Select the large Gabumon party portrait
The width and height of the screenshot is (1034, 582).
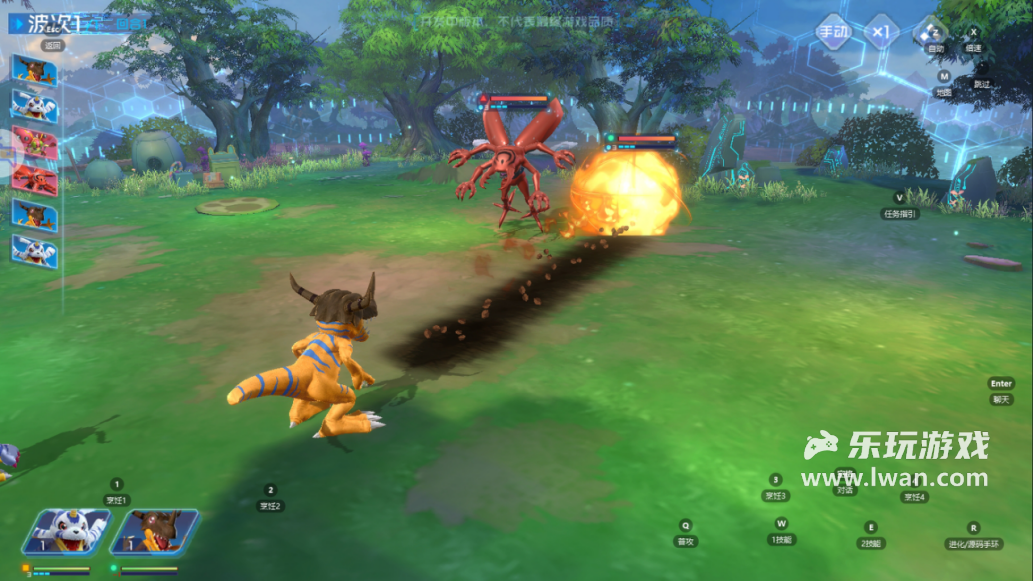pos(66,532)
